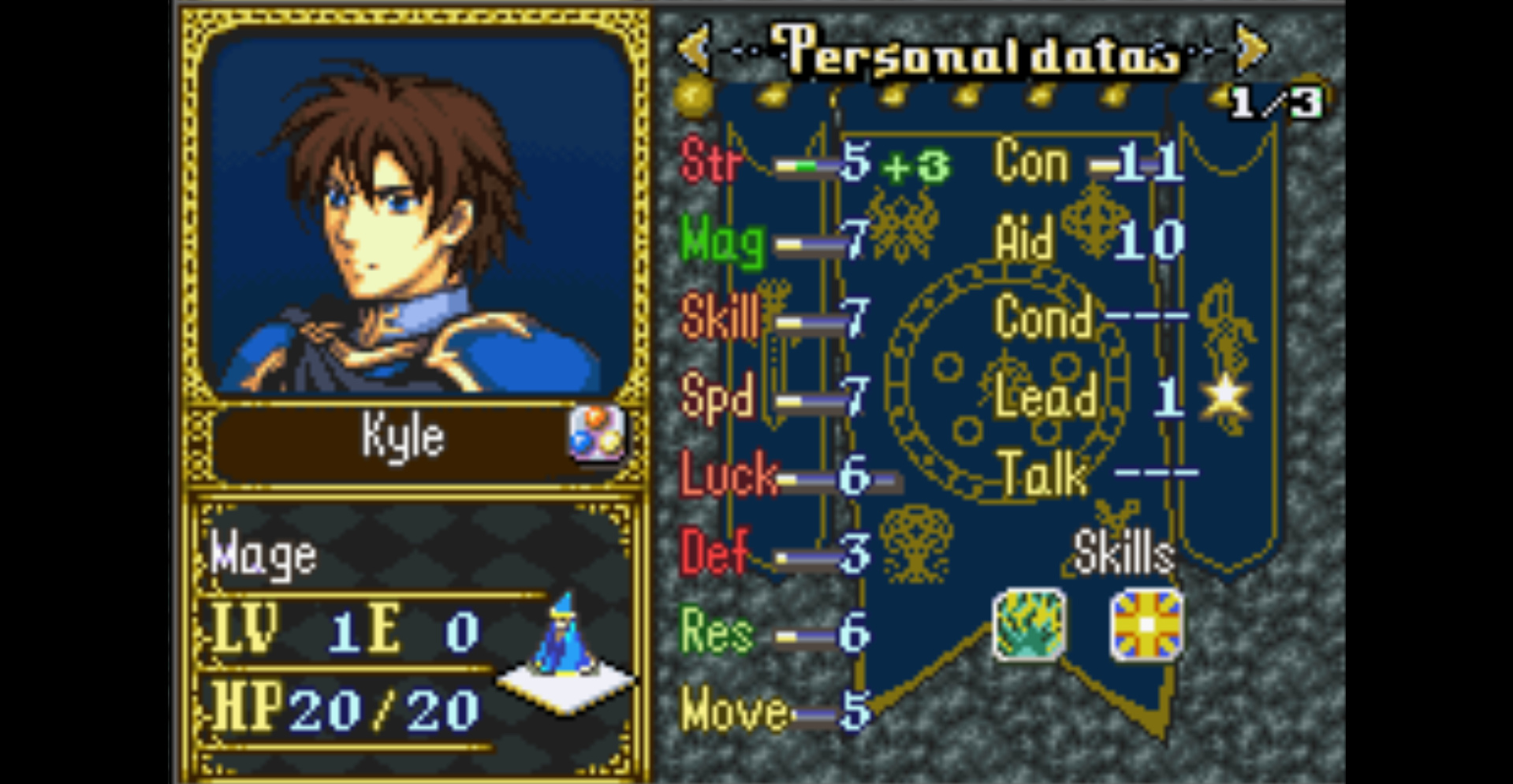This screenshot has height=784, width=1513.
Task: Select the Luck stat entry
Action: point(728,475)
